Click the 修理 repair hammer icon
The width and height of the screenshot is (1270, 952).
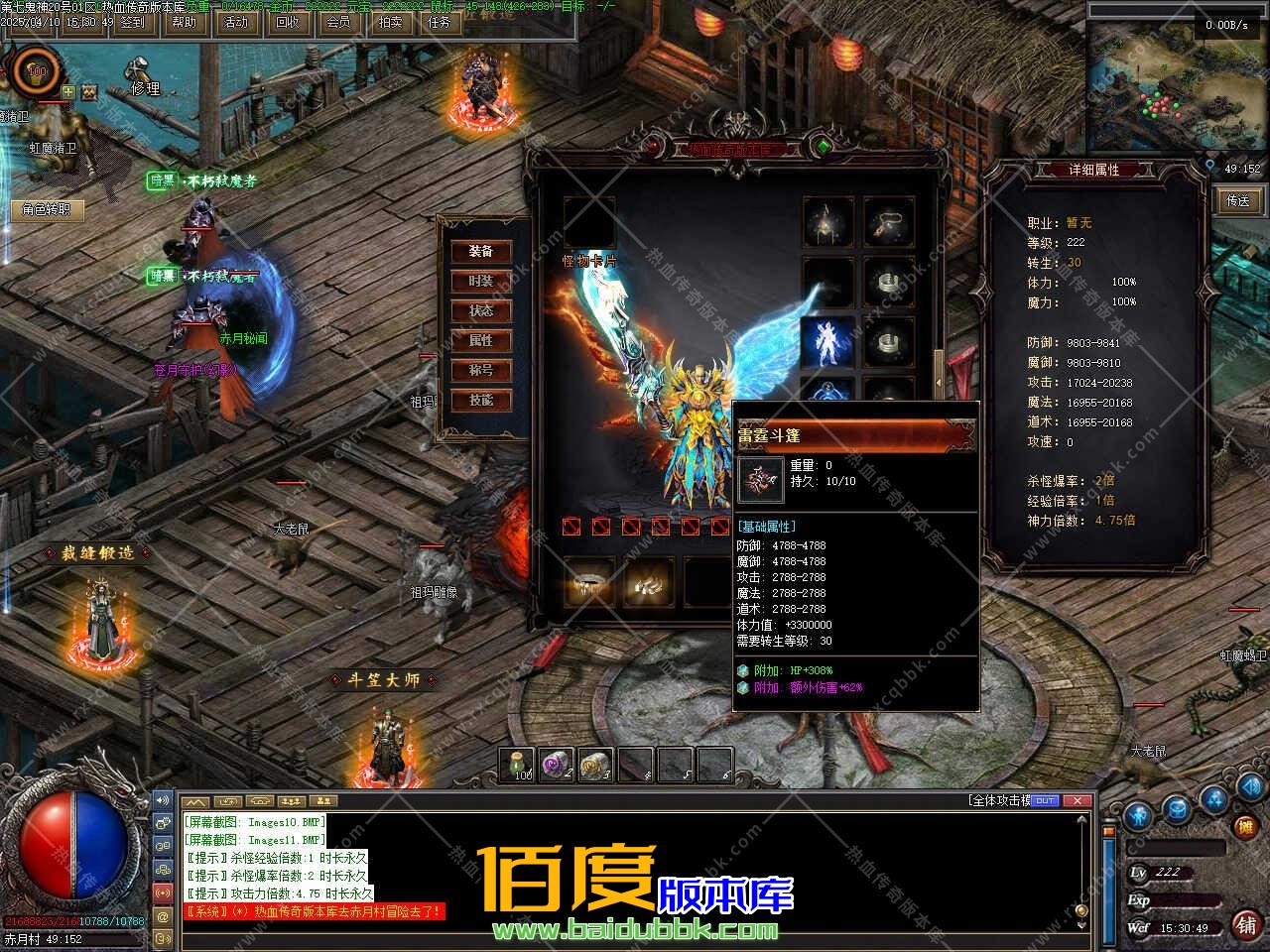(138, 69)
